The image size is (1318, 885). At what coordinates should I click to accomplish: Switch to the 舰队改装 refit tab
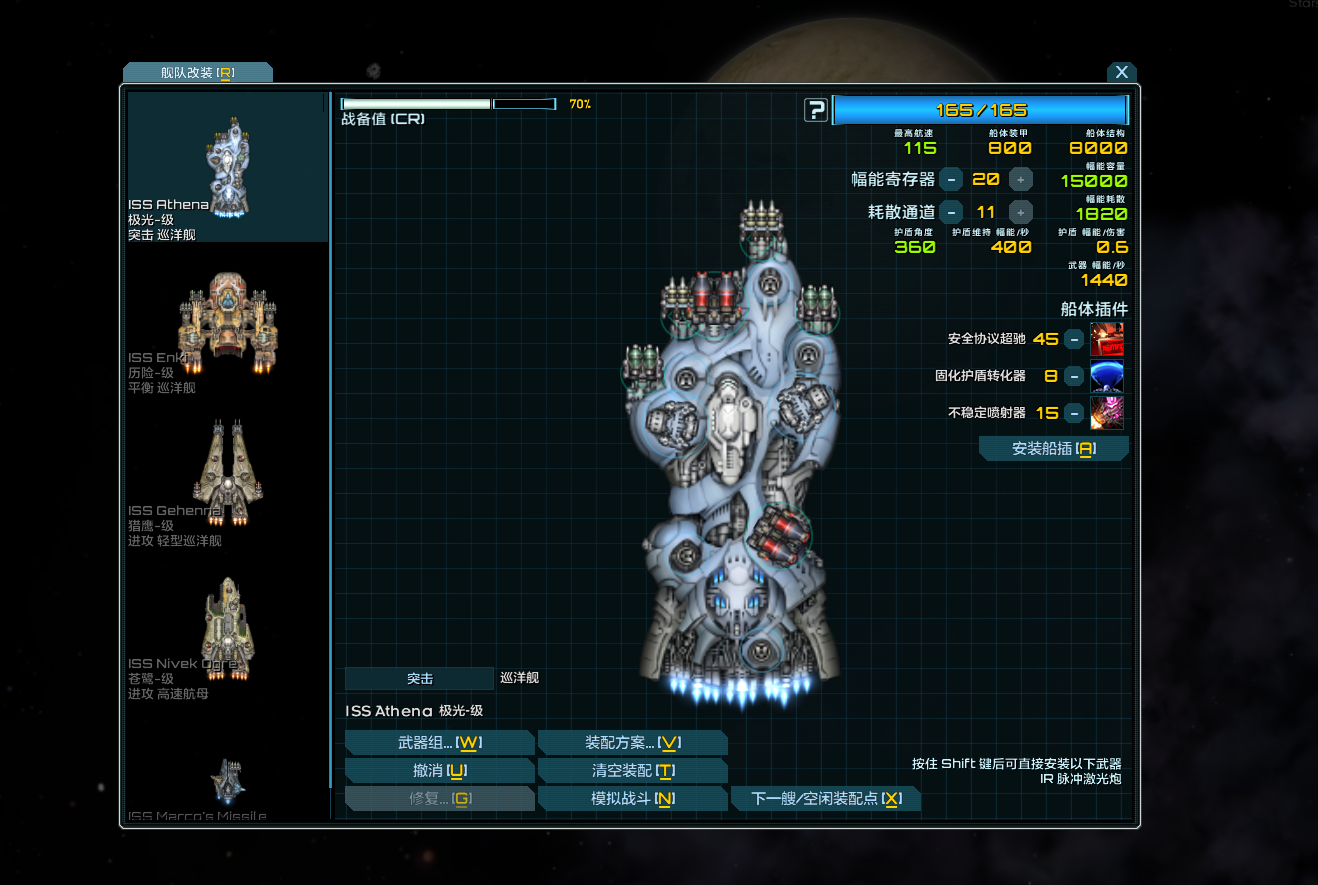[x=197, y=73]
